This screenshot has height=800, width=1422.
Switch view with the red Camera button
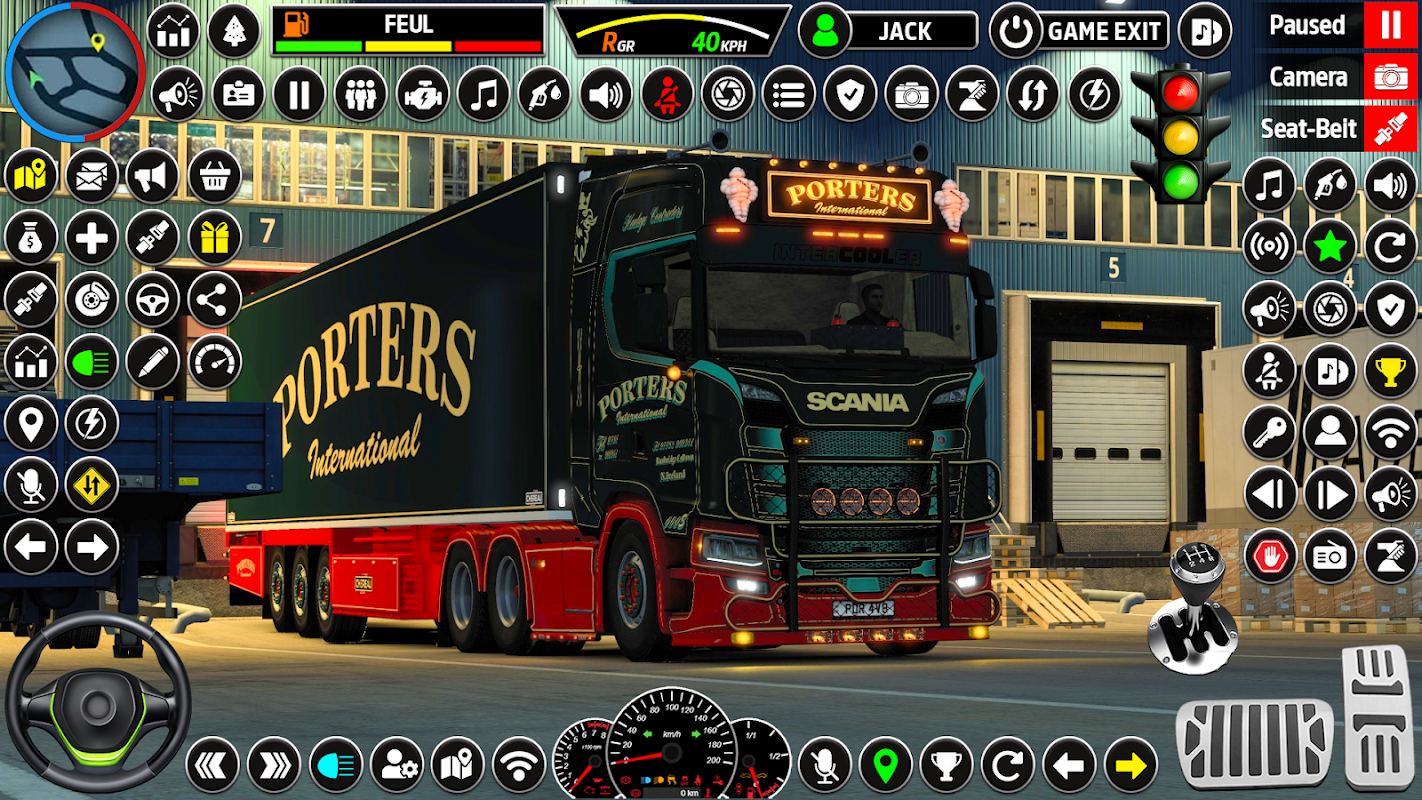1390,77
